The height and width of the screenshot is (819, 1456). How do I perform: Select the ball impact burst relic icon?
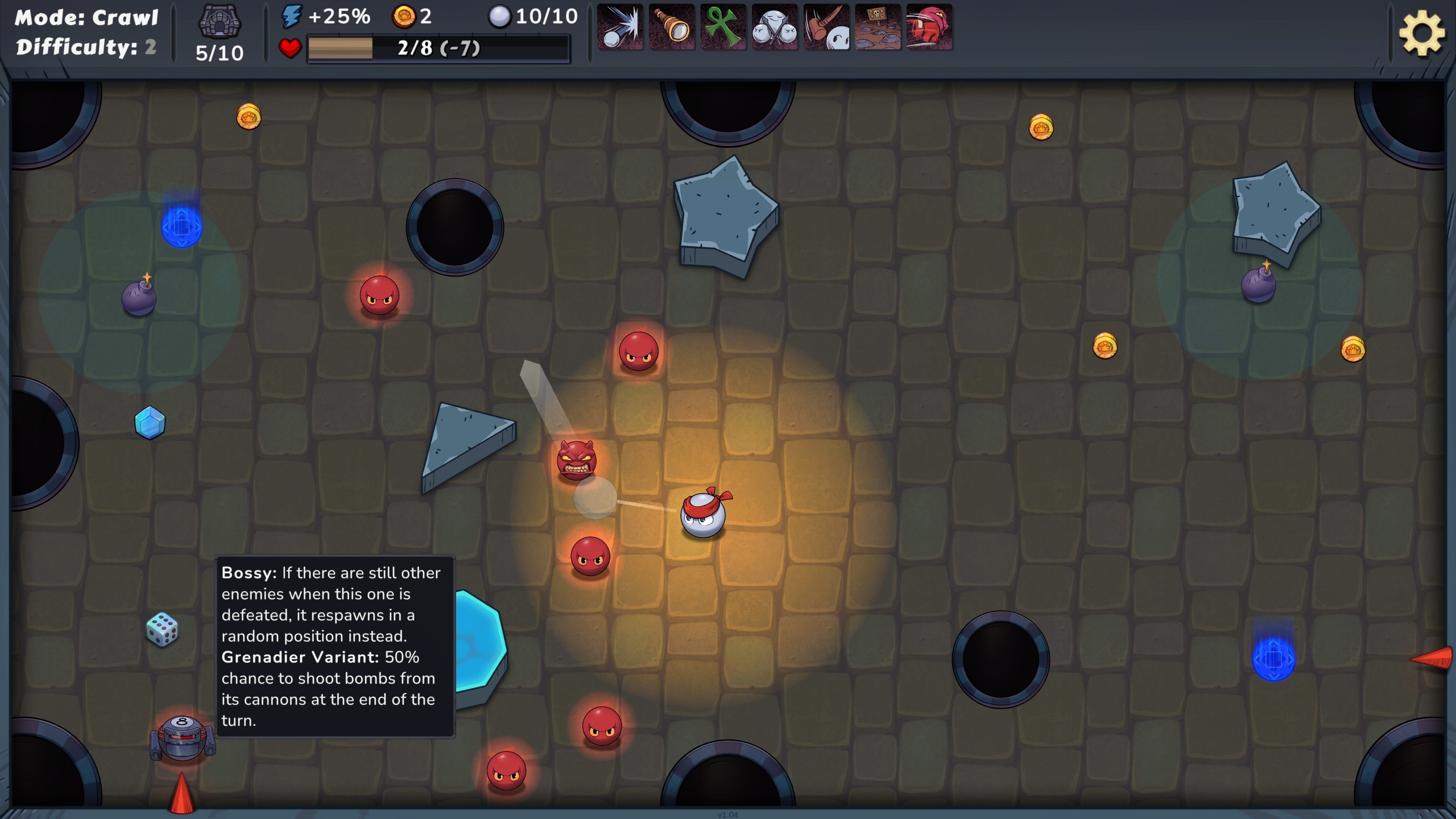point(620,27)
